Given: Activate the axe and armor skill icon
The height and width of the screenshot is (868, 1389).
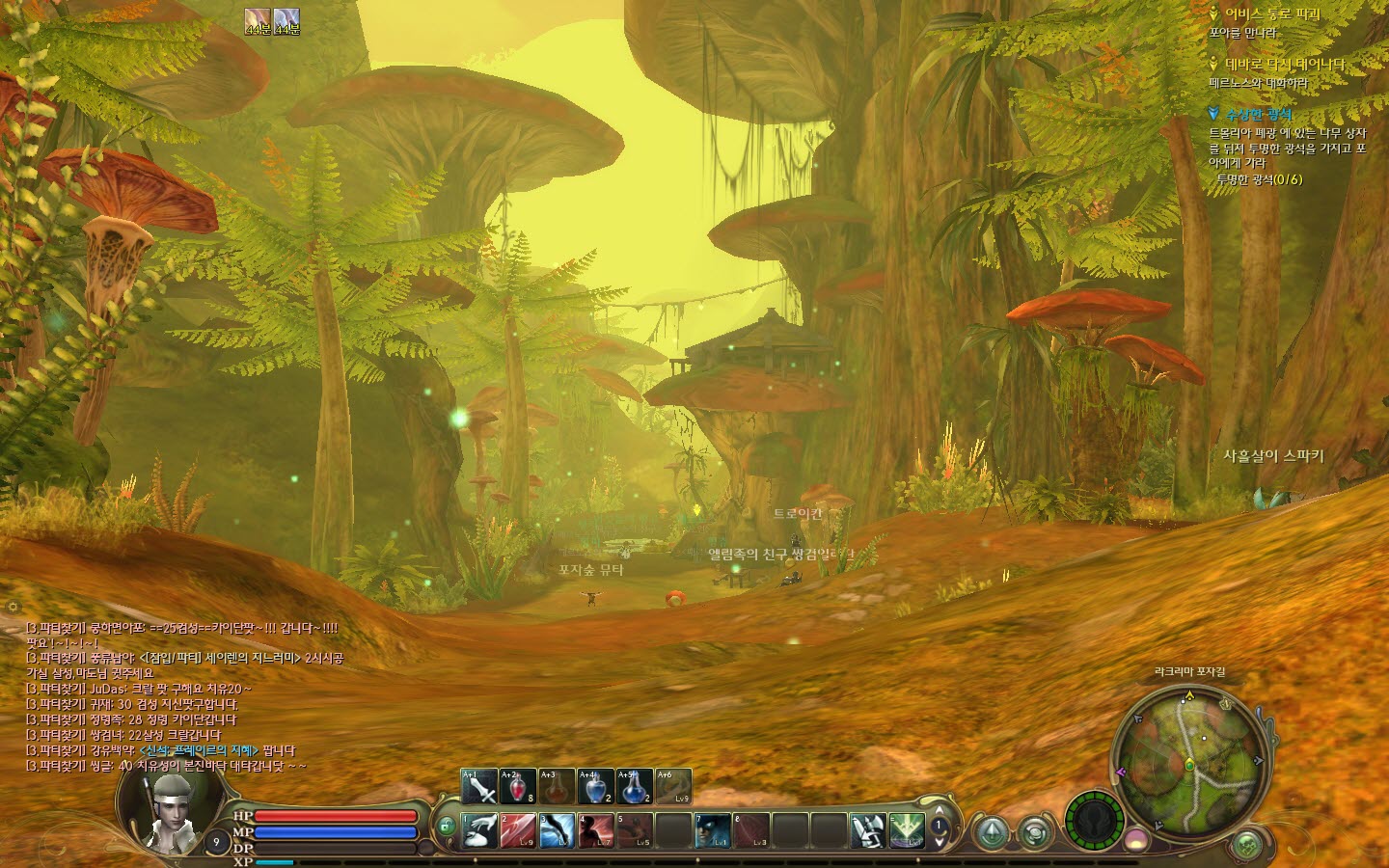Looking at the screenshot, I should [x=867, y=830].
